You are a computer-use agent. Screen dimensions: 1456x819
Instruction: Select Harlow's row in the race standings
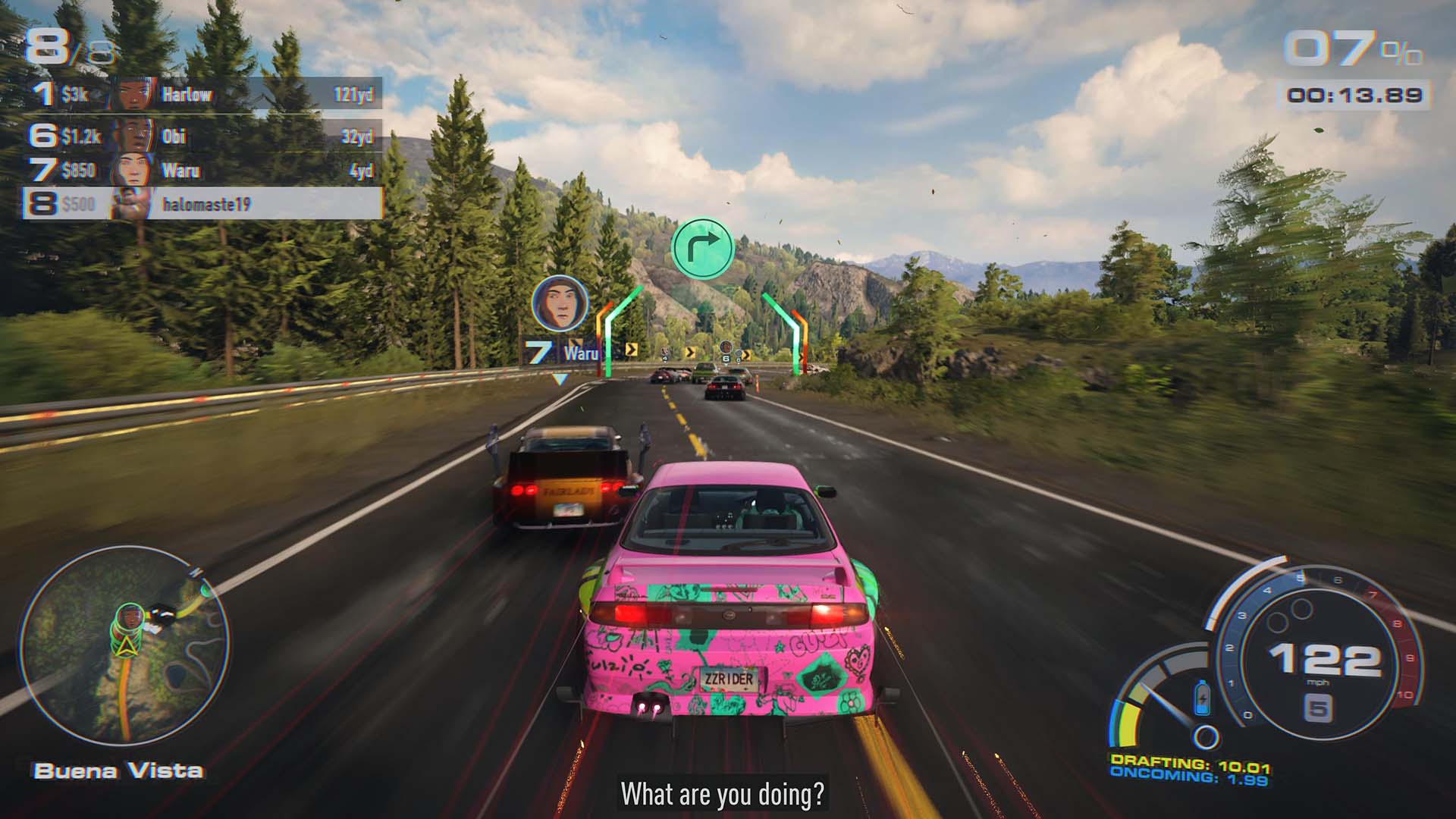227,93
